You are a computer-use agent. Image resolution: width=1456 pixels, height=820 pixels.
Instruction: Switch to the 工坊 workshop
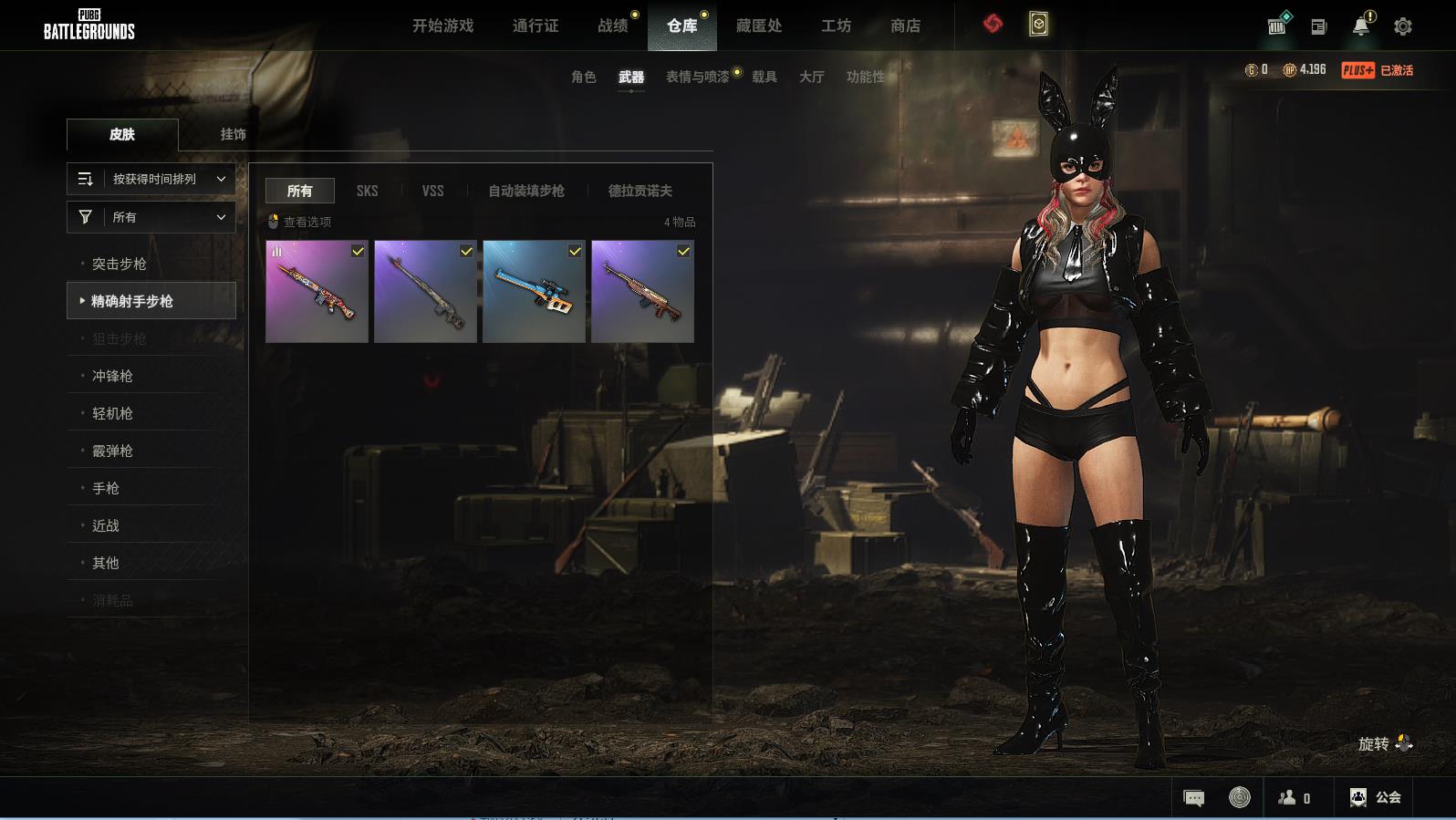836,26
